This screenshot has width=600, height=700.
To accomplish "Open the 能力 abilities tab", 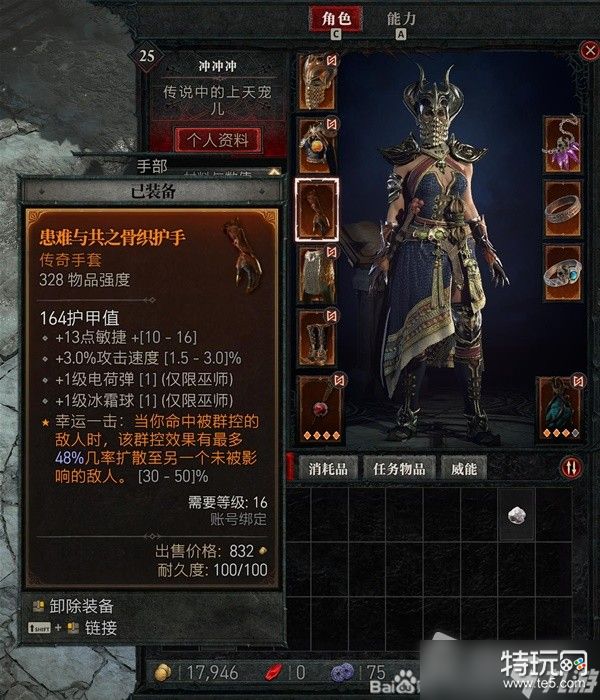I will 401,18.
